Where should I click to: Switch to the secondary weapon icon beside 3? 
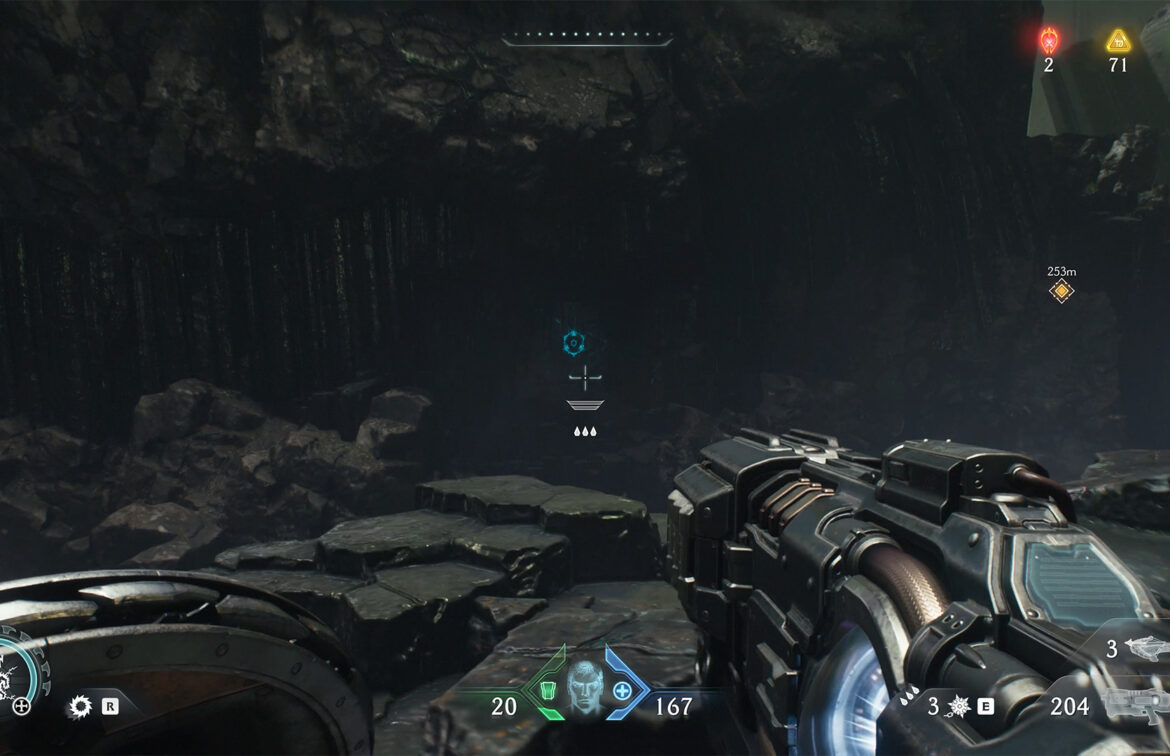[1146, 648]
